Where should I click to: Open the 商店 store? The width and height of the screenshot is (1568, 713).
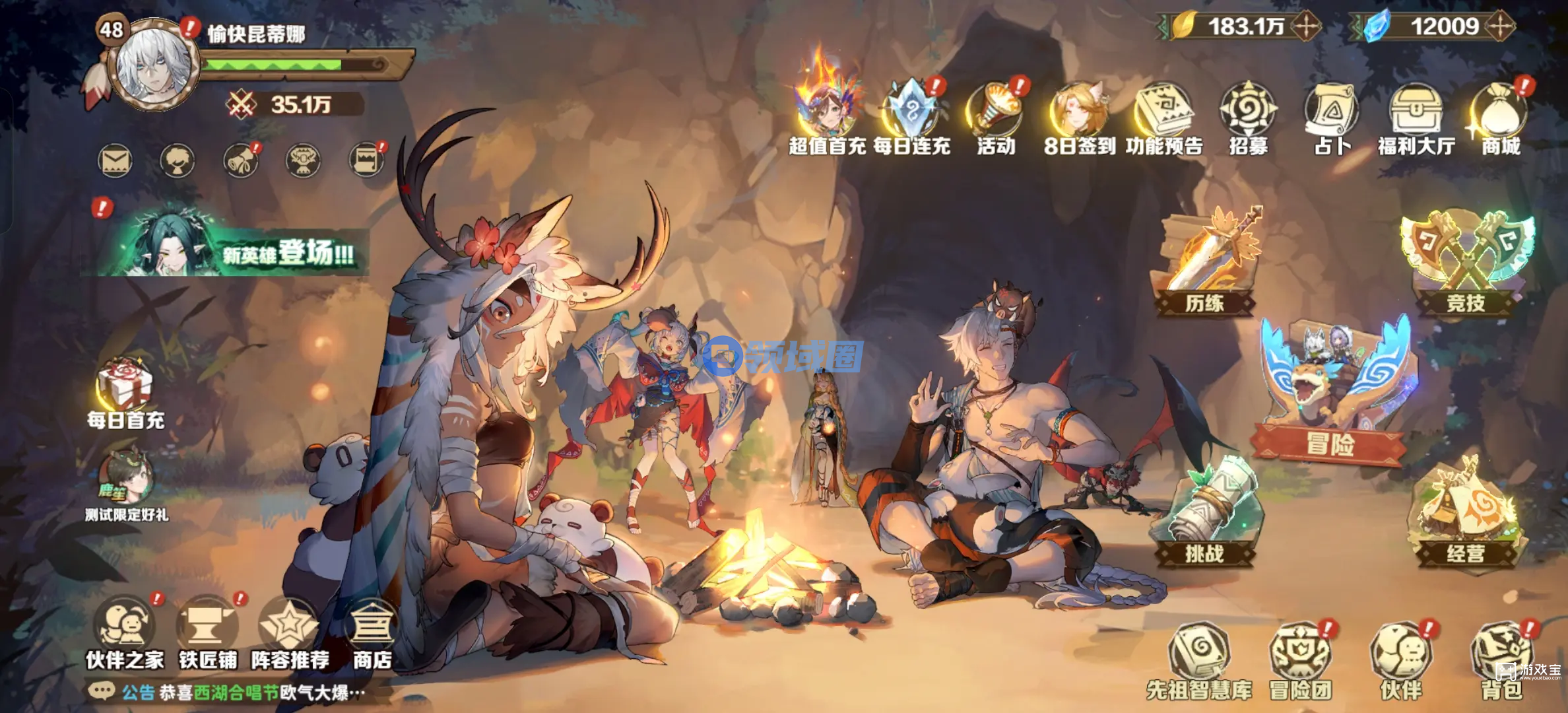372,632
